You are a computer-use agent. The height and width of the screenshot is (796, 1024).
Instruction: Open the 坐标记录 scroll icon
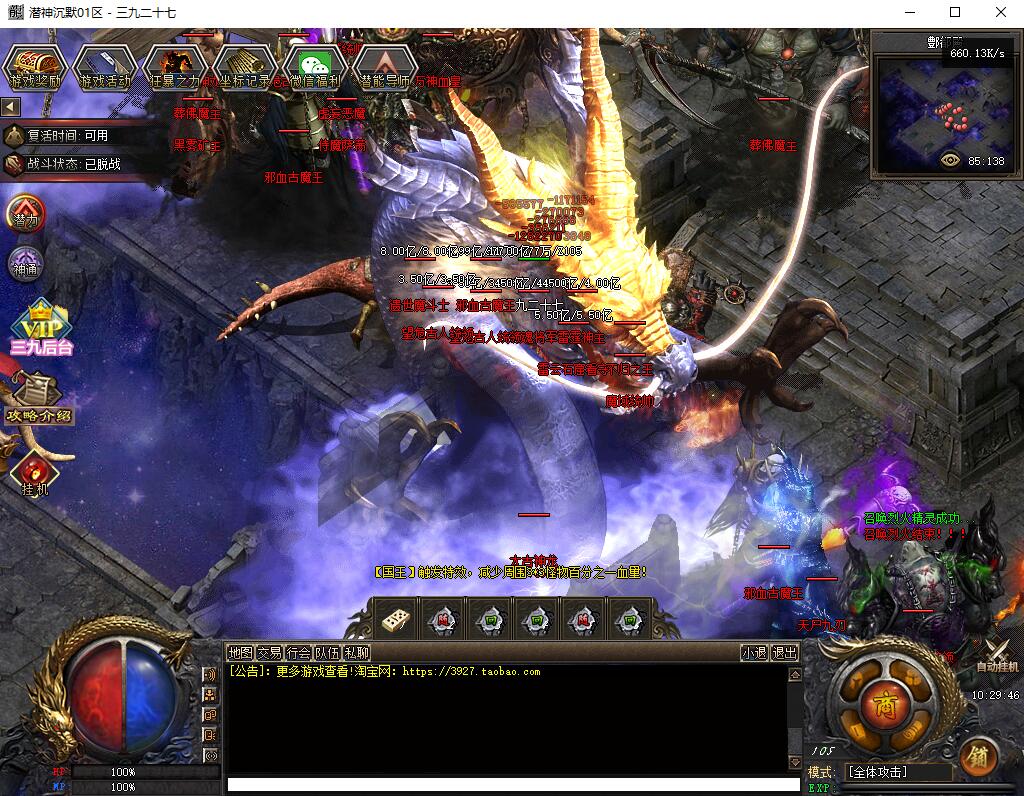pyautogui.click(x=245, y=67)
